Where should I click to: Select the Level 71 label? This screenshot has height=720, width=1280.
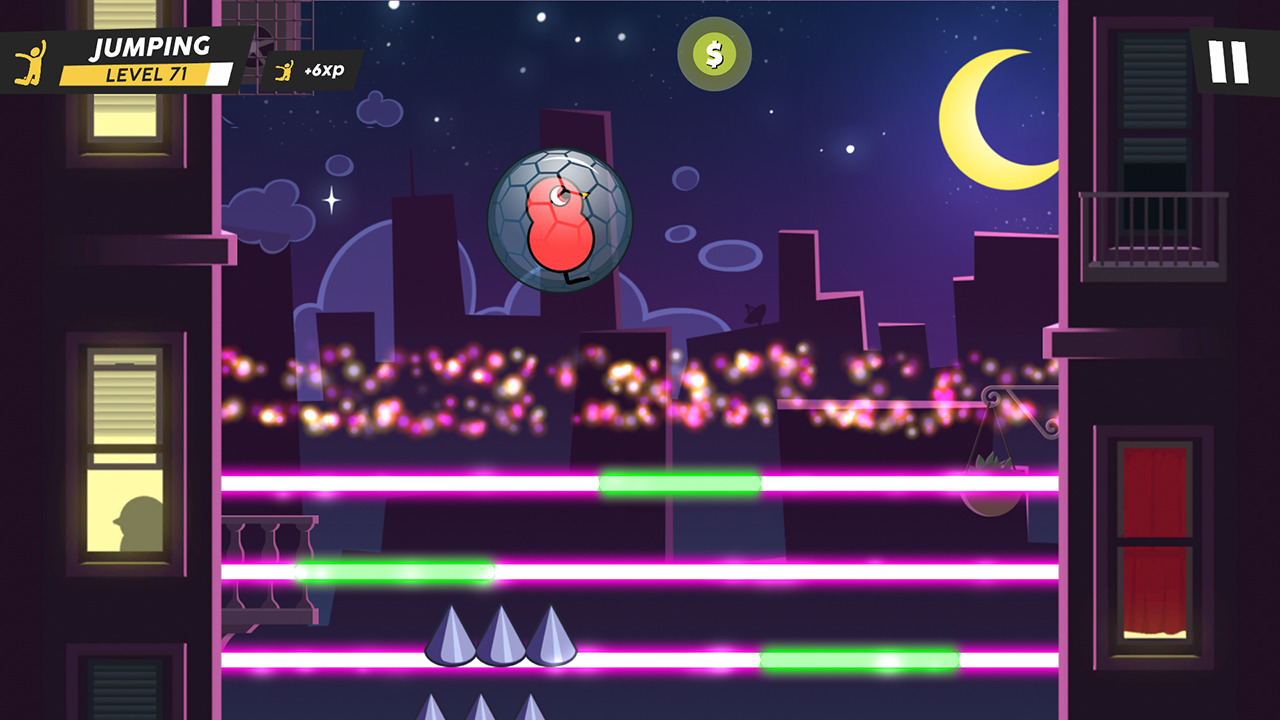pyautogui.click(x=145, y=72)
